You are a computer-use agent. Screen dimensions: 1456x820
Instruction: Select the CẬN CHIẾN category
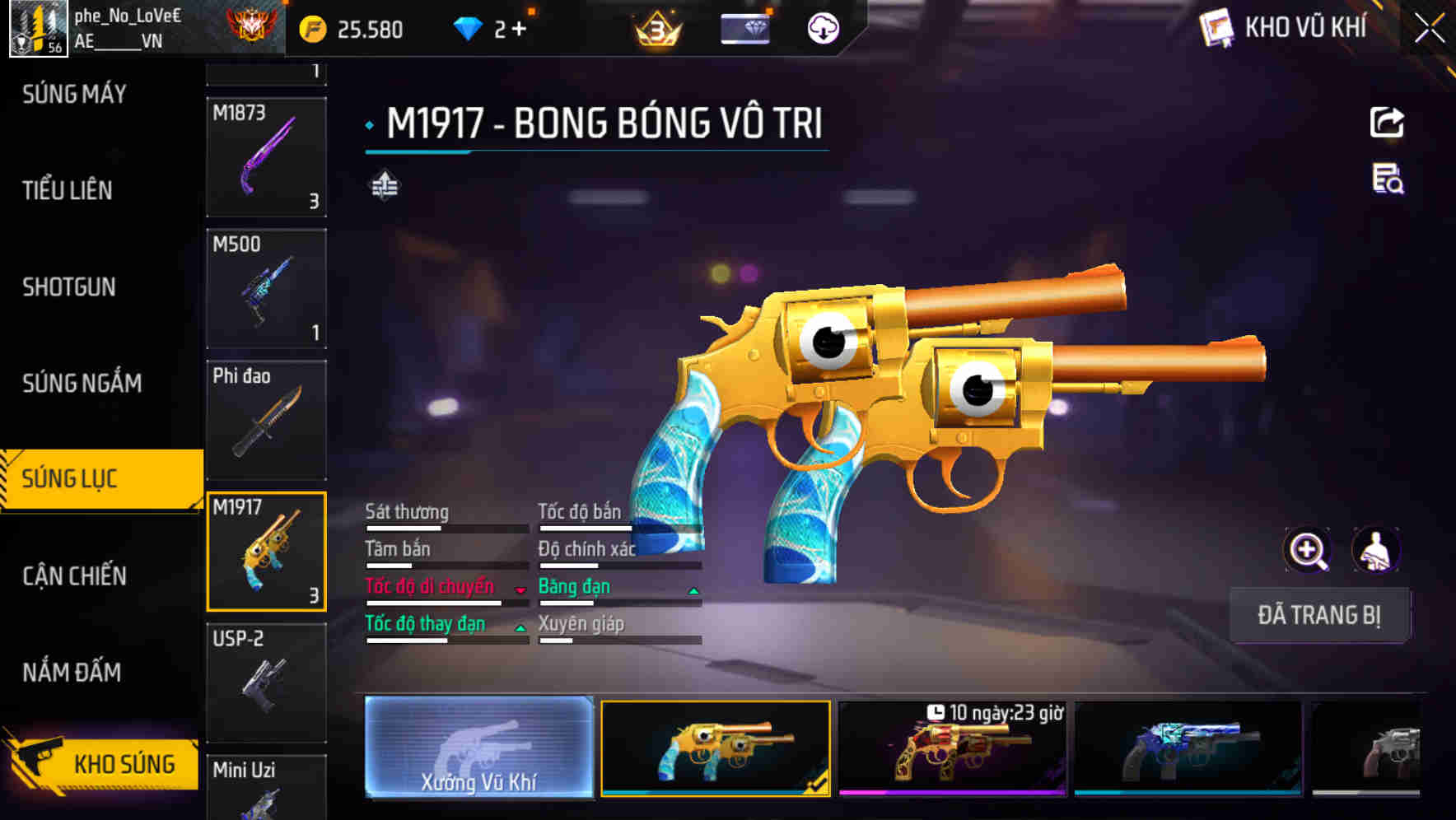(x=72, y=576)
